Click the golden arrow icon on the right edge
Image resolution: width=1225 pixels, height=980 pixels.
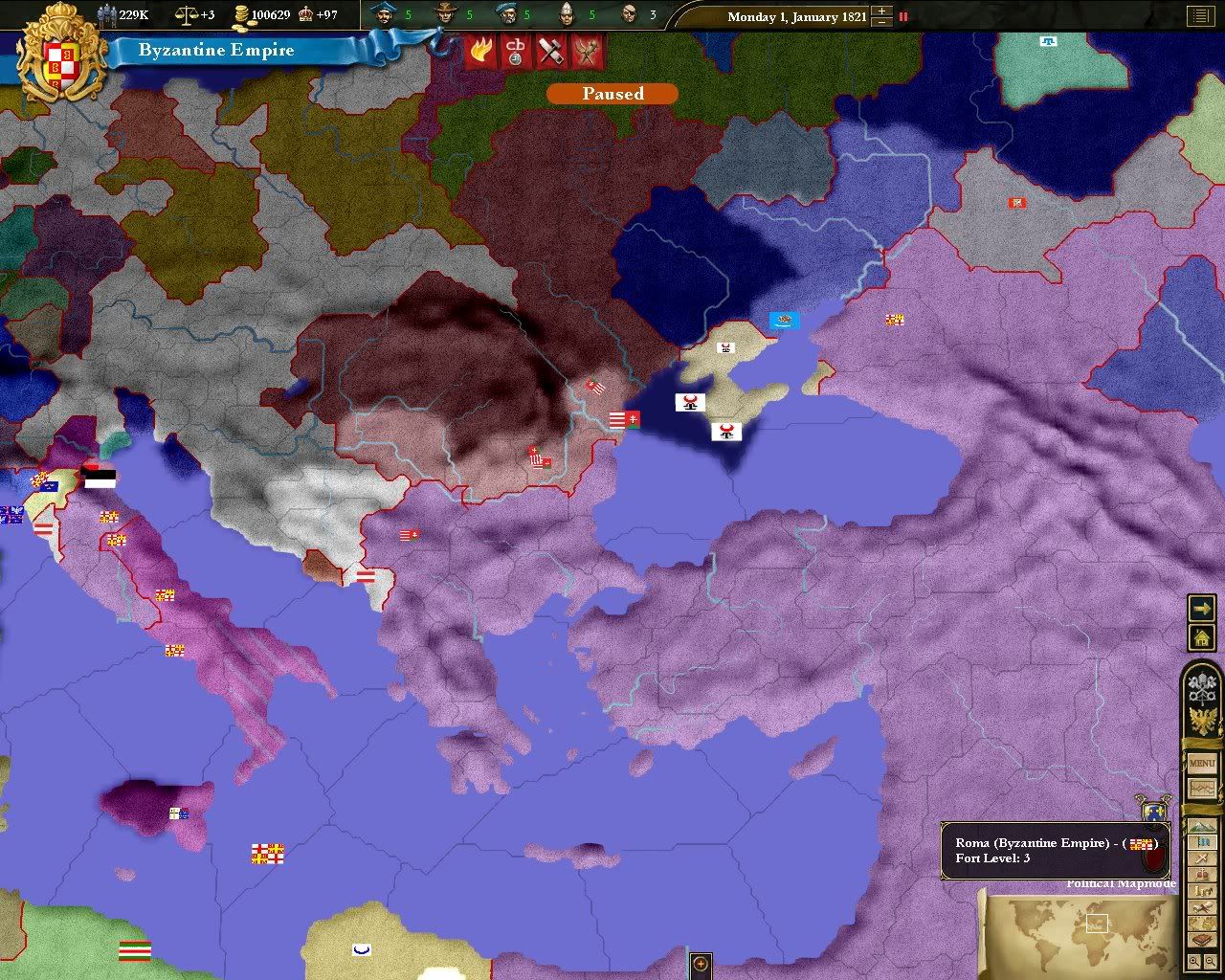[x=1200, y=609]
